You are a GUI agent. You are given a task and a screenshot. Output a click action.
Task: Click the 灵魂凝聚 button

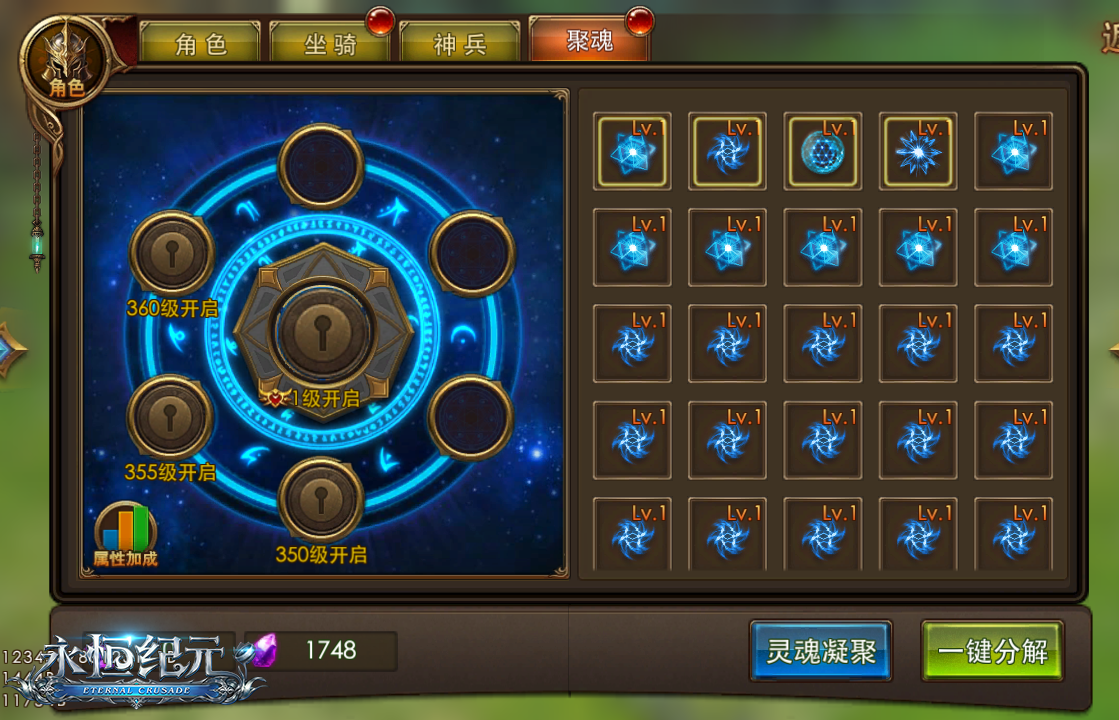pos(820,652)
